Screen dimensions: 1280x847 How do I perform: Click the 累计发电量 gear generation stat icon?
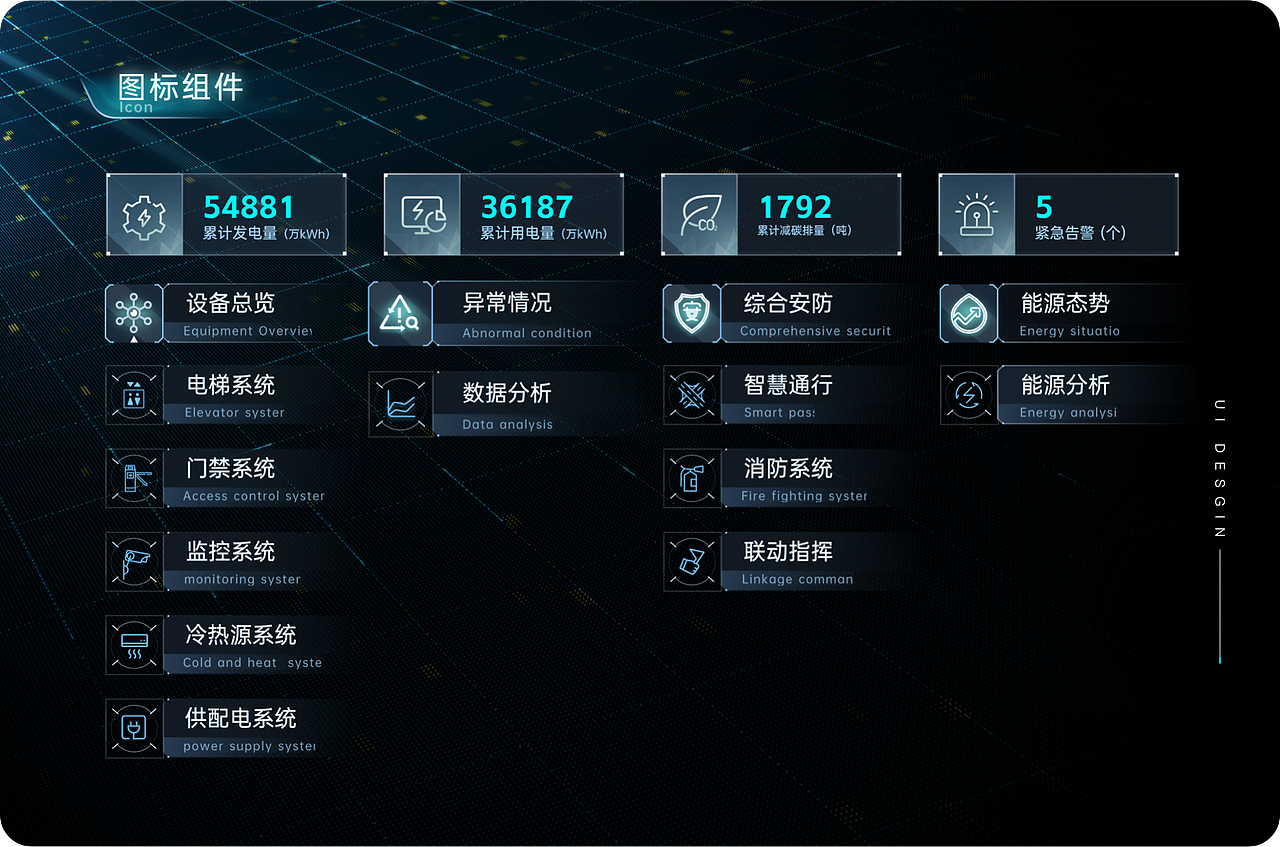[145, 214]
